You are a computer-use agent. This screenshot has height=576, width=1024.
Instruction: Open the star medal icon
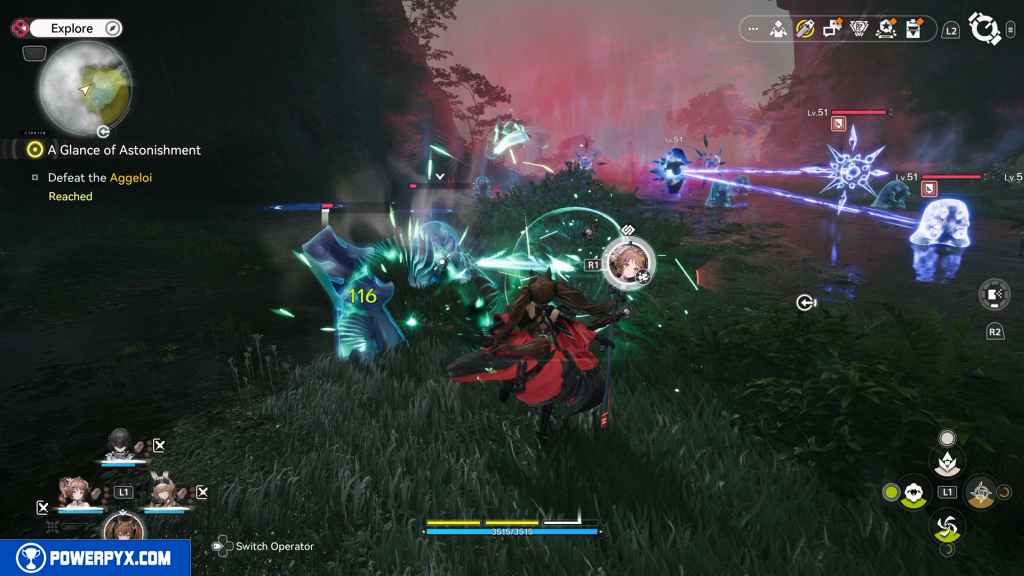point(886,29)
